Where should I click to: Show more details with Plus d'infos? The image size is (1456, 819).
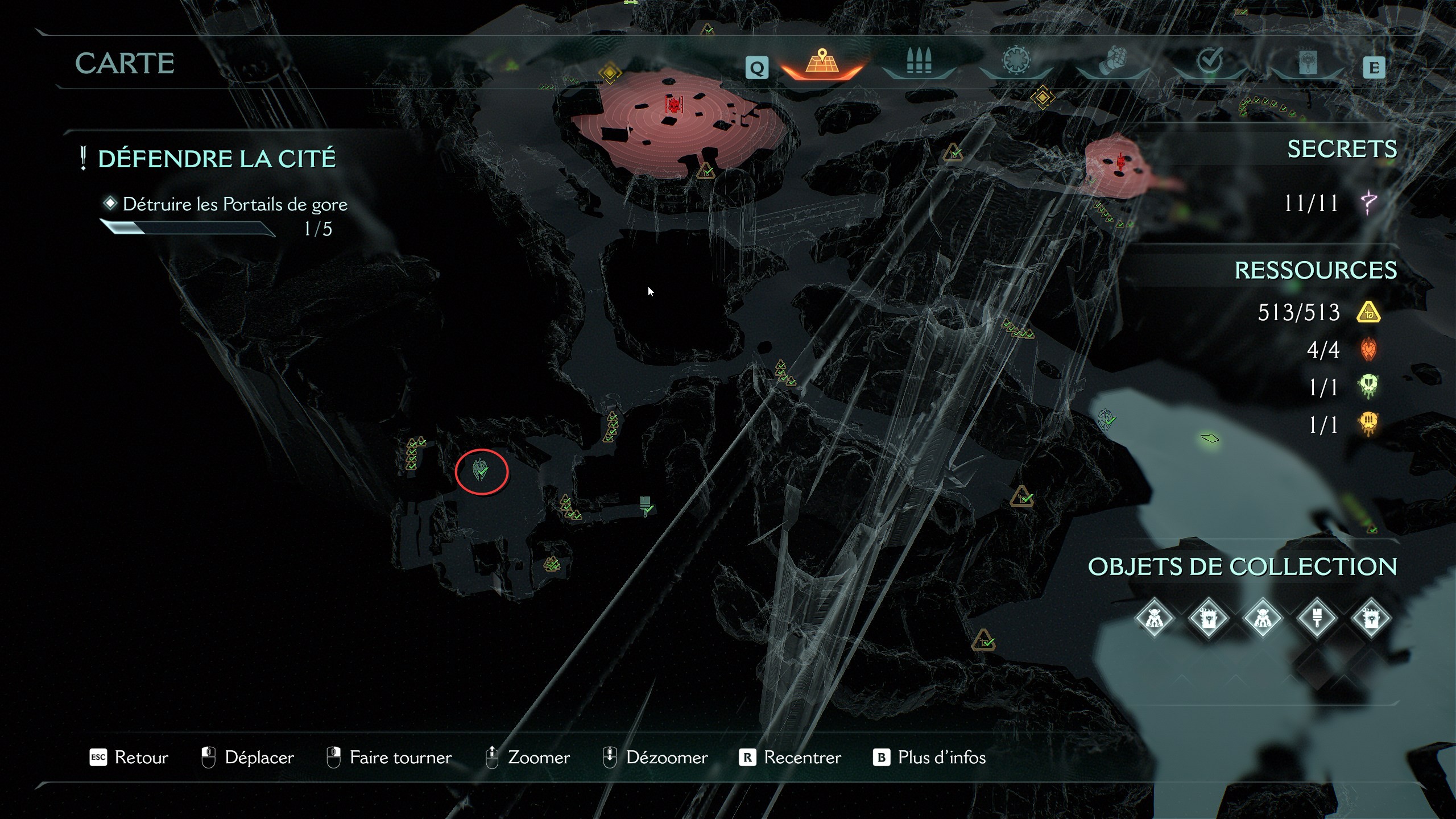tap(929, 758)
